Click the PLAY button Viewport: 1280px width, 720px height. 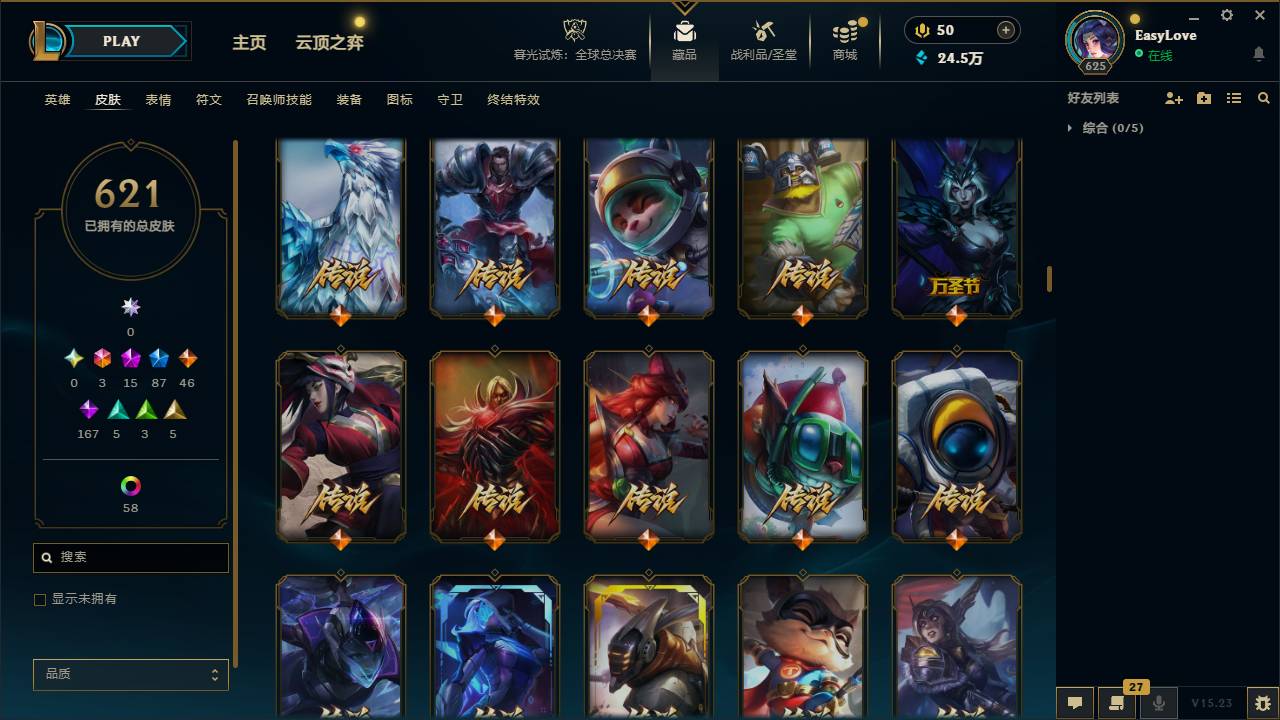[x=120, y=41]
